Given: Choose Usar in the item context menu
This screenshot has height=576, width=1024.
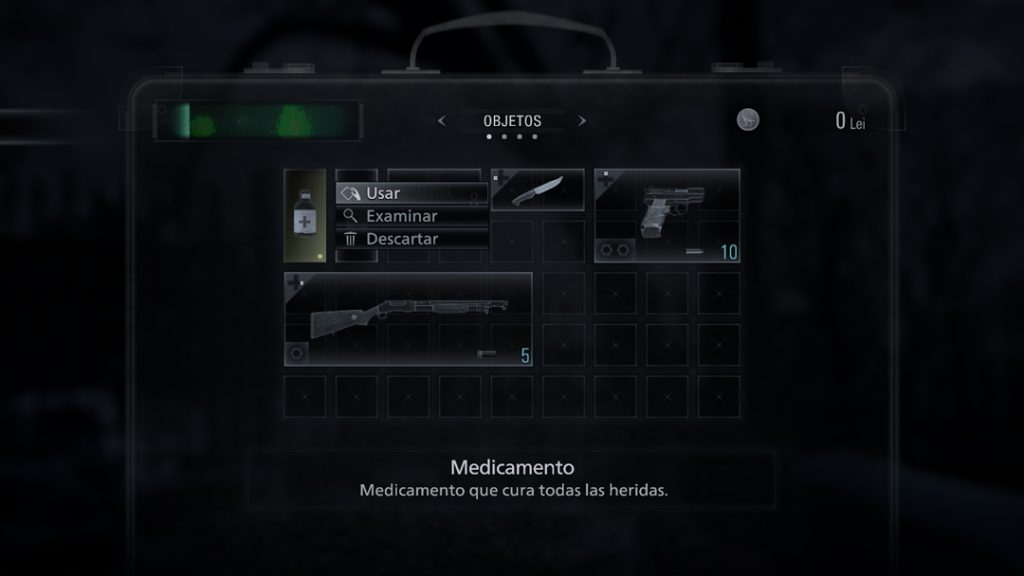Looking at the screenshot, I should [x=411, y=193].
